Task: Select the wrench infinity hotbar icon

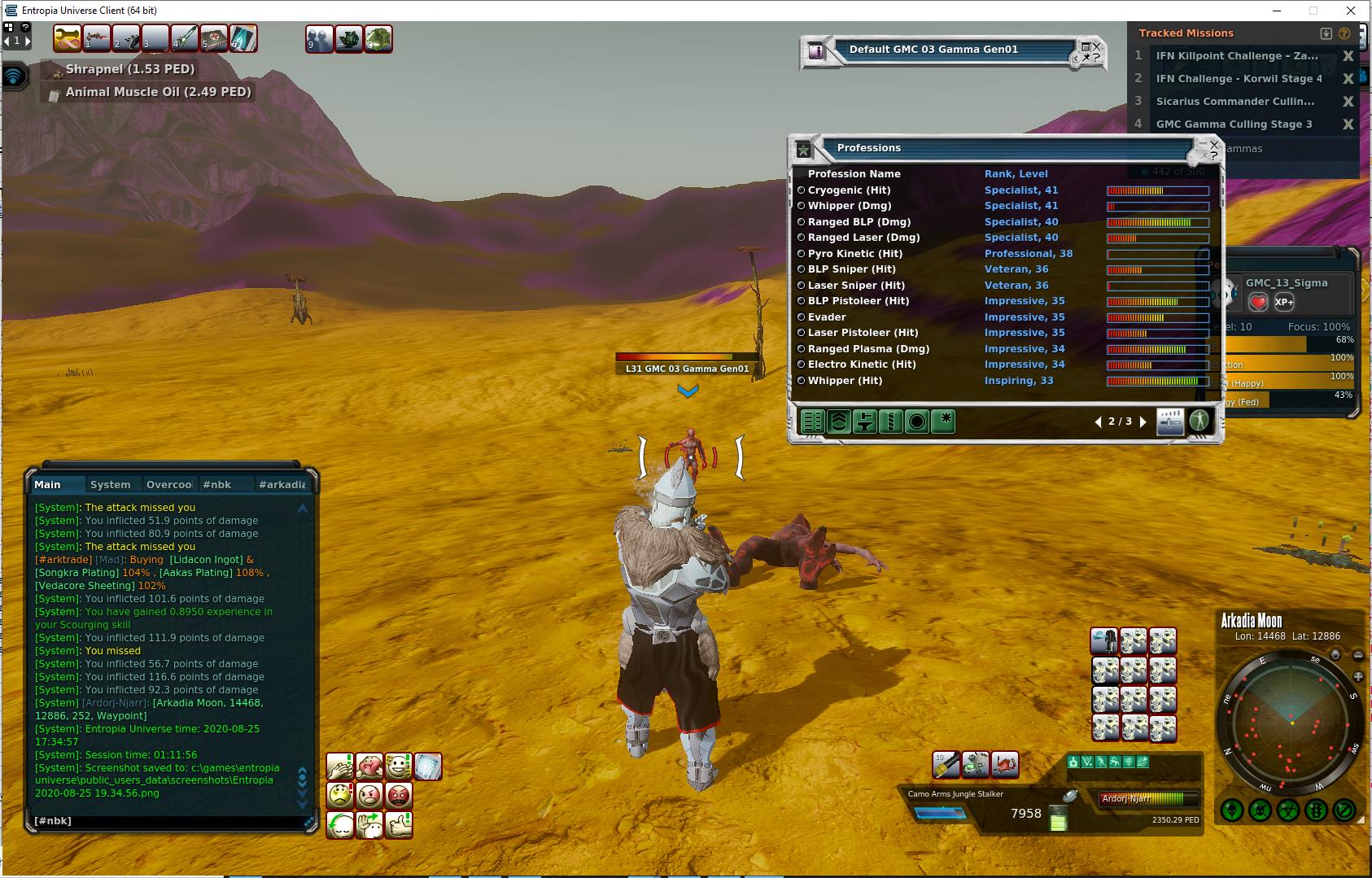Action: coord(68,38)
